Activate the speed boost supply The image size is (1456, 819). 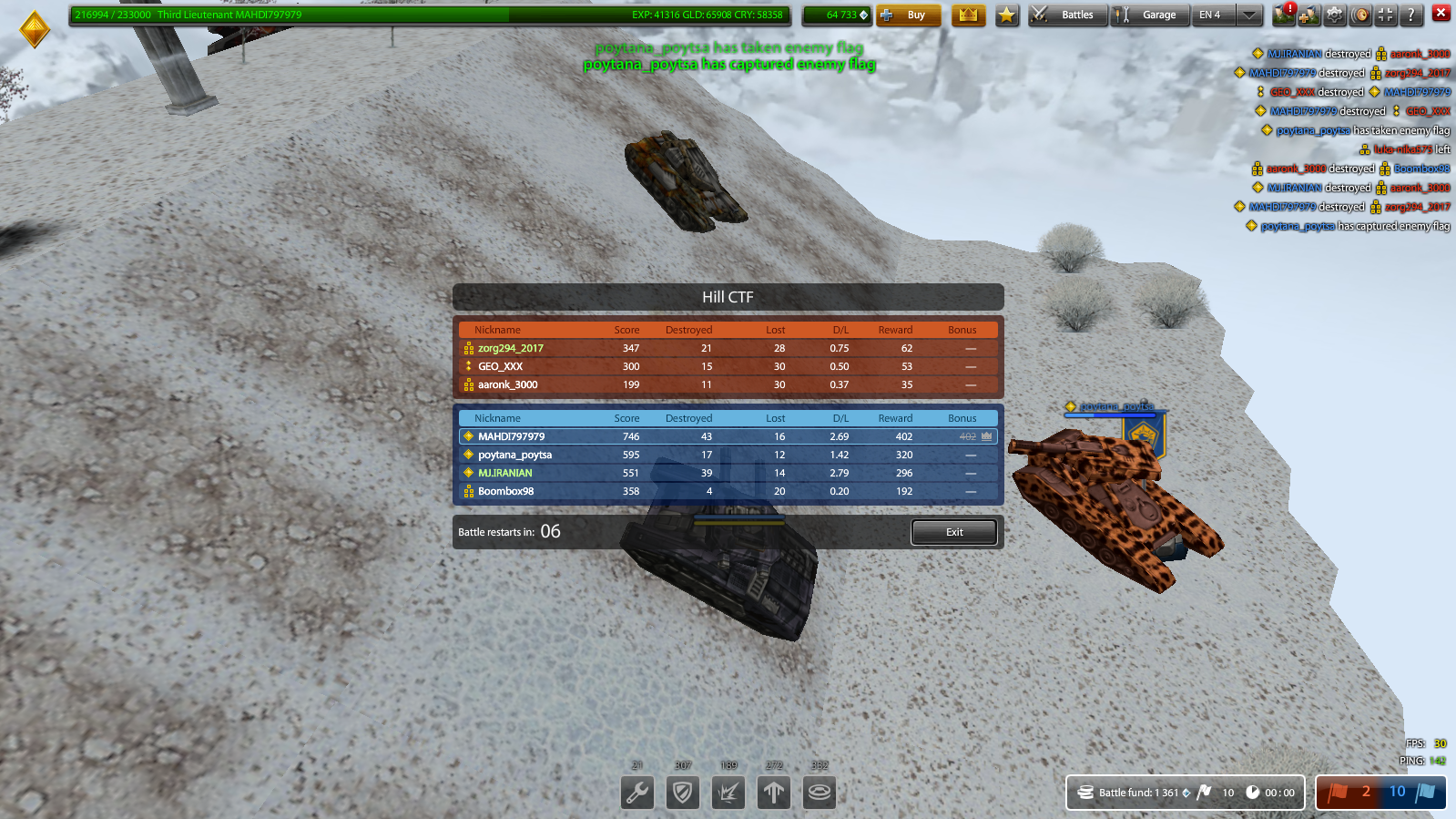pyautogui.click(x=773, y=793)
